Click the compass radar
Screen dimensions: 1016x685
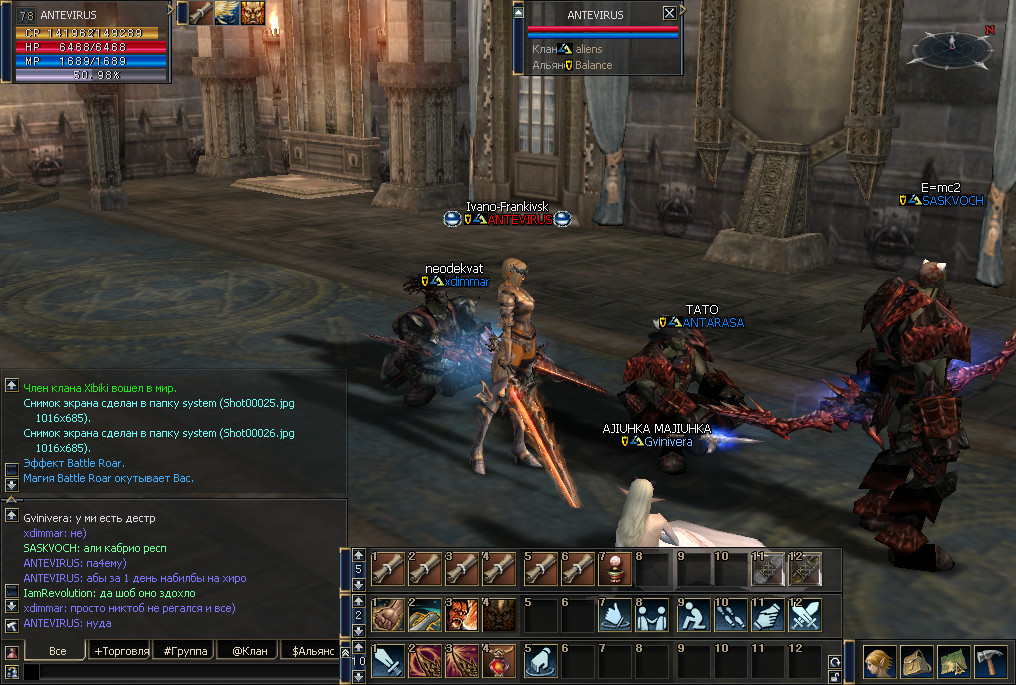pos(950,45)
